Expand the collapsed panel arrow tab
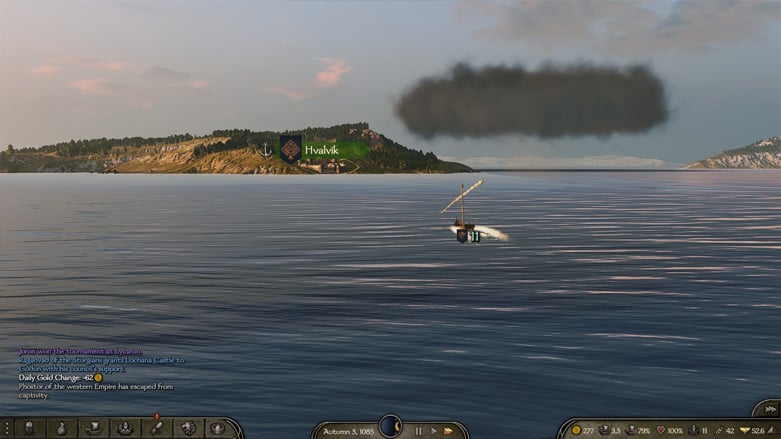This screenshot has height=439, width=781. [766, 408]
